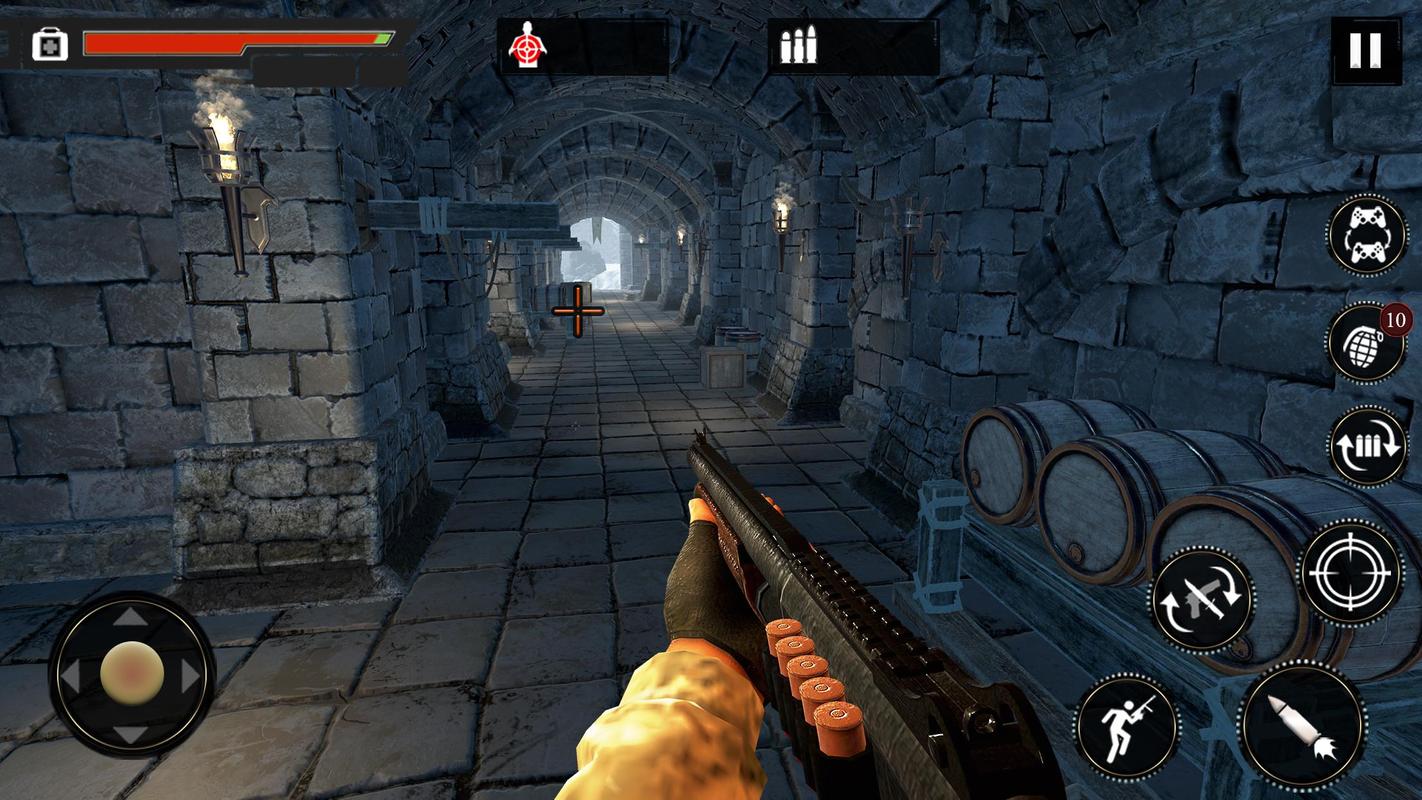Use the medkit icon beside the health bar
The height and width of the screenshot is (800, 1422).
(49, 45)
